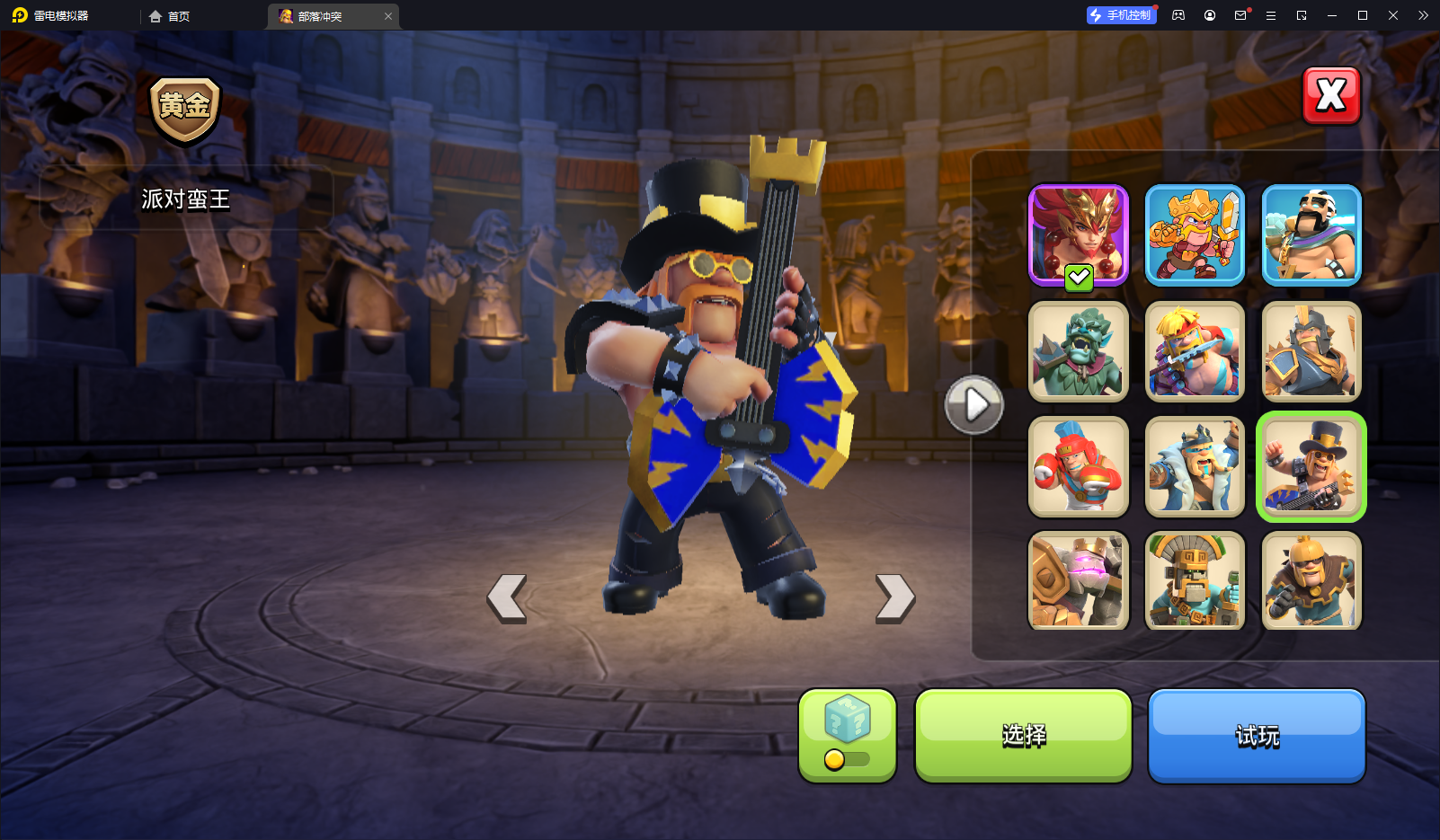This screenshot has width=1440, height=840.
Task: Try the skin with 试玩 button
Action: [1257, 736]
